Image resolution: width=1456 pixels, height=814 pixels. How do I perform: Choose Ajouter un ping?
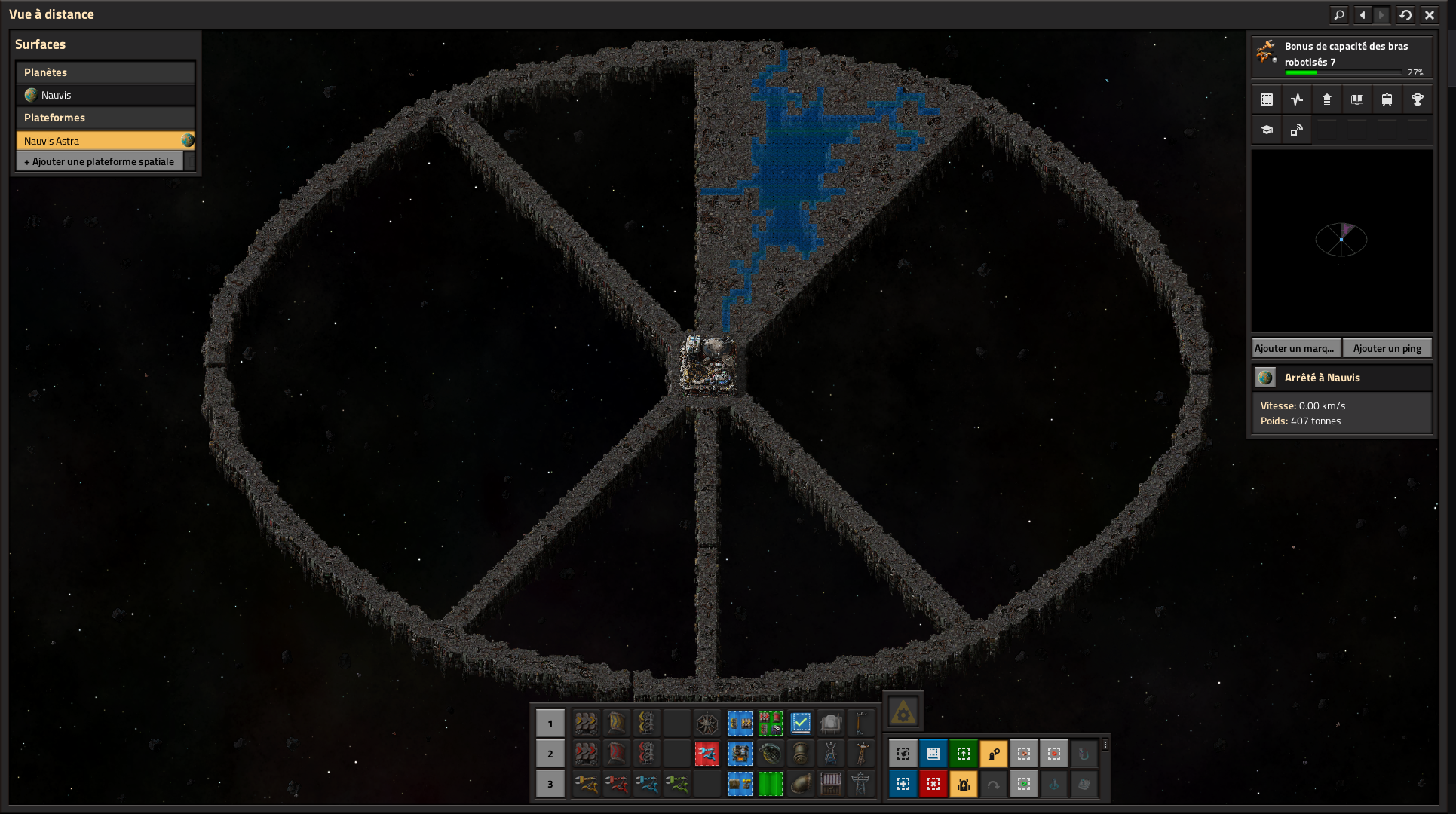pyautogui.click(x=1387, y=348)
